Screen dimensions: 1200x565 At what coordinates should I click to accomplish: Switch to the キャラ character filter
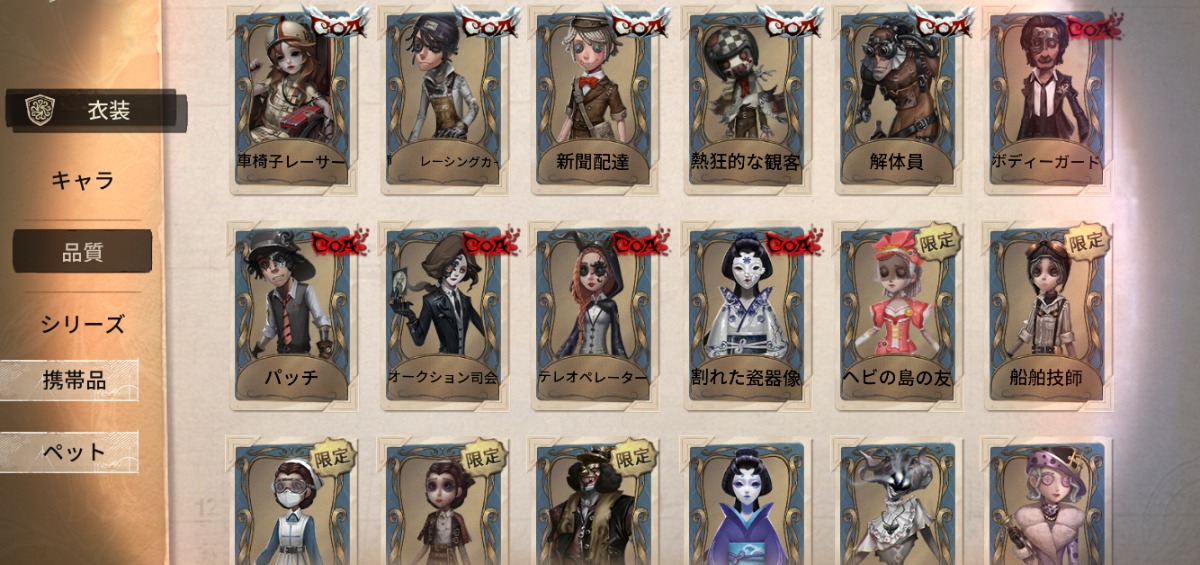coord(83,181)
